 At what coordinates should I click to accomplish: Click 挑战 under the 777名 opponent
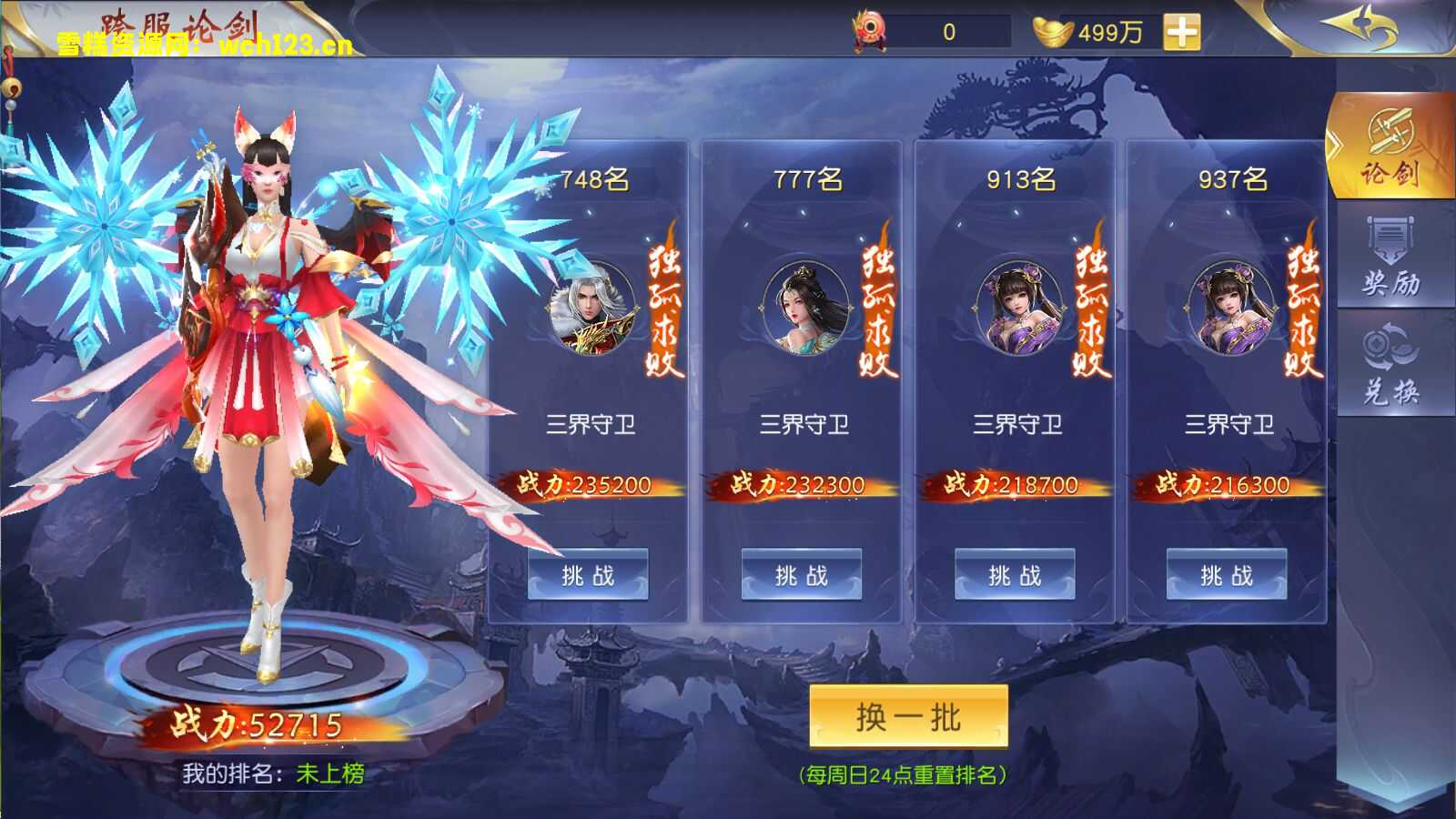[801, 574]
